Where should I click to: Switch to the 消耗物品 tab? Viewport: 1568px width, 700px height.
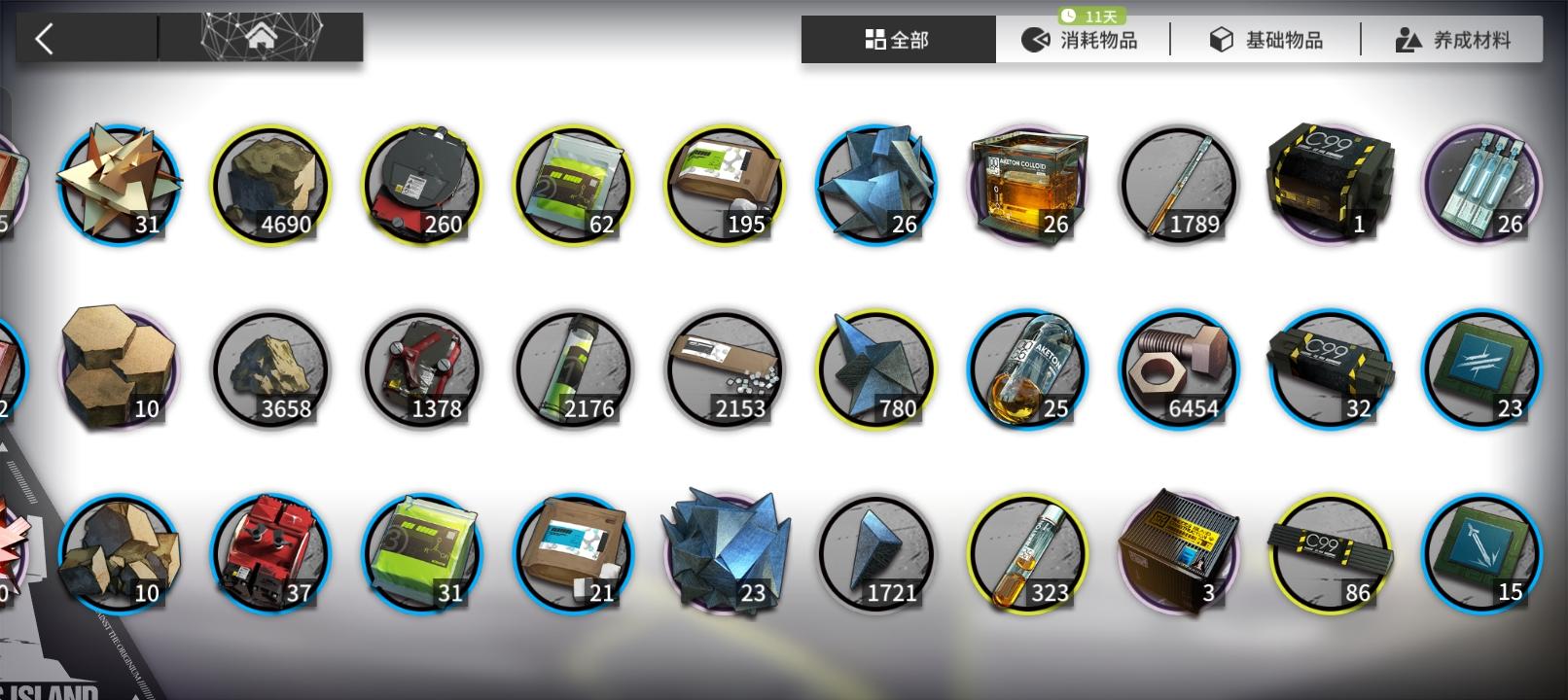pos(1086,39)
